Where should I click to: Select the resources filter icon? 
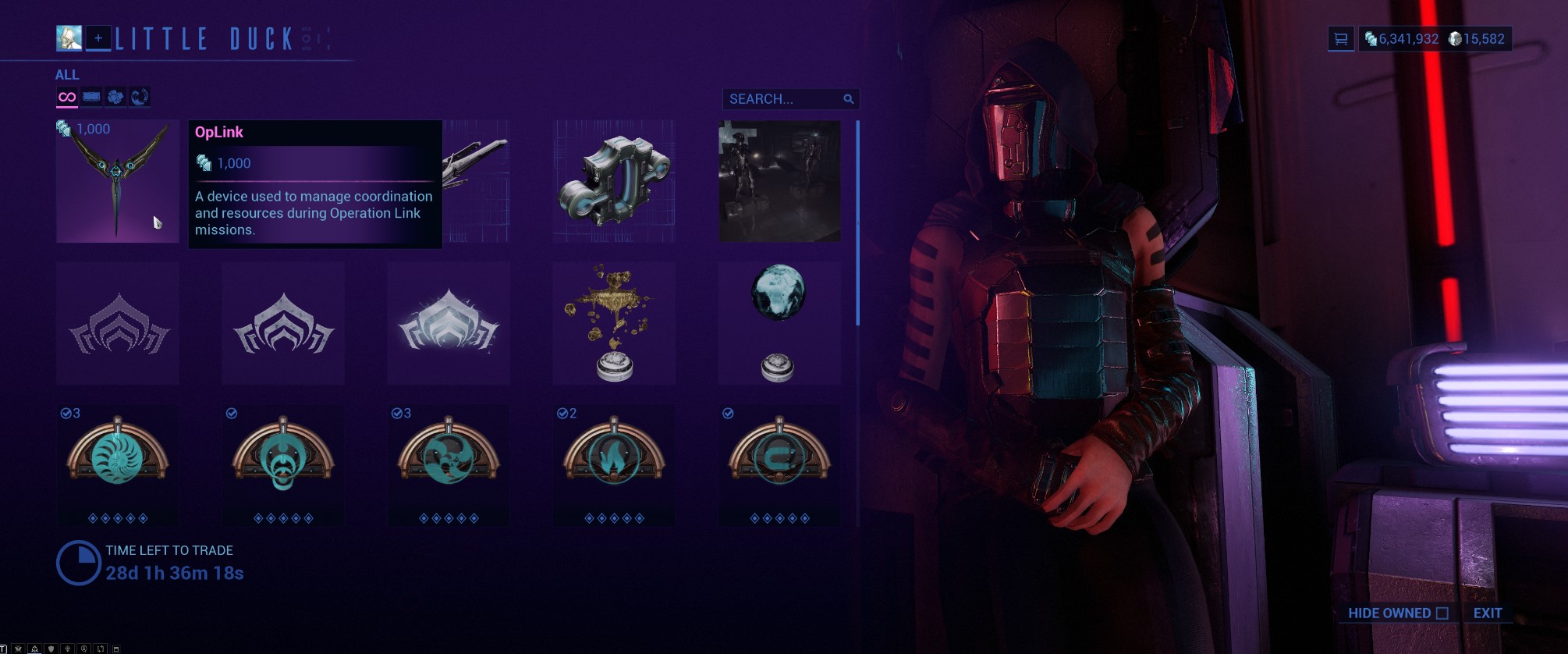[115, 97]
